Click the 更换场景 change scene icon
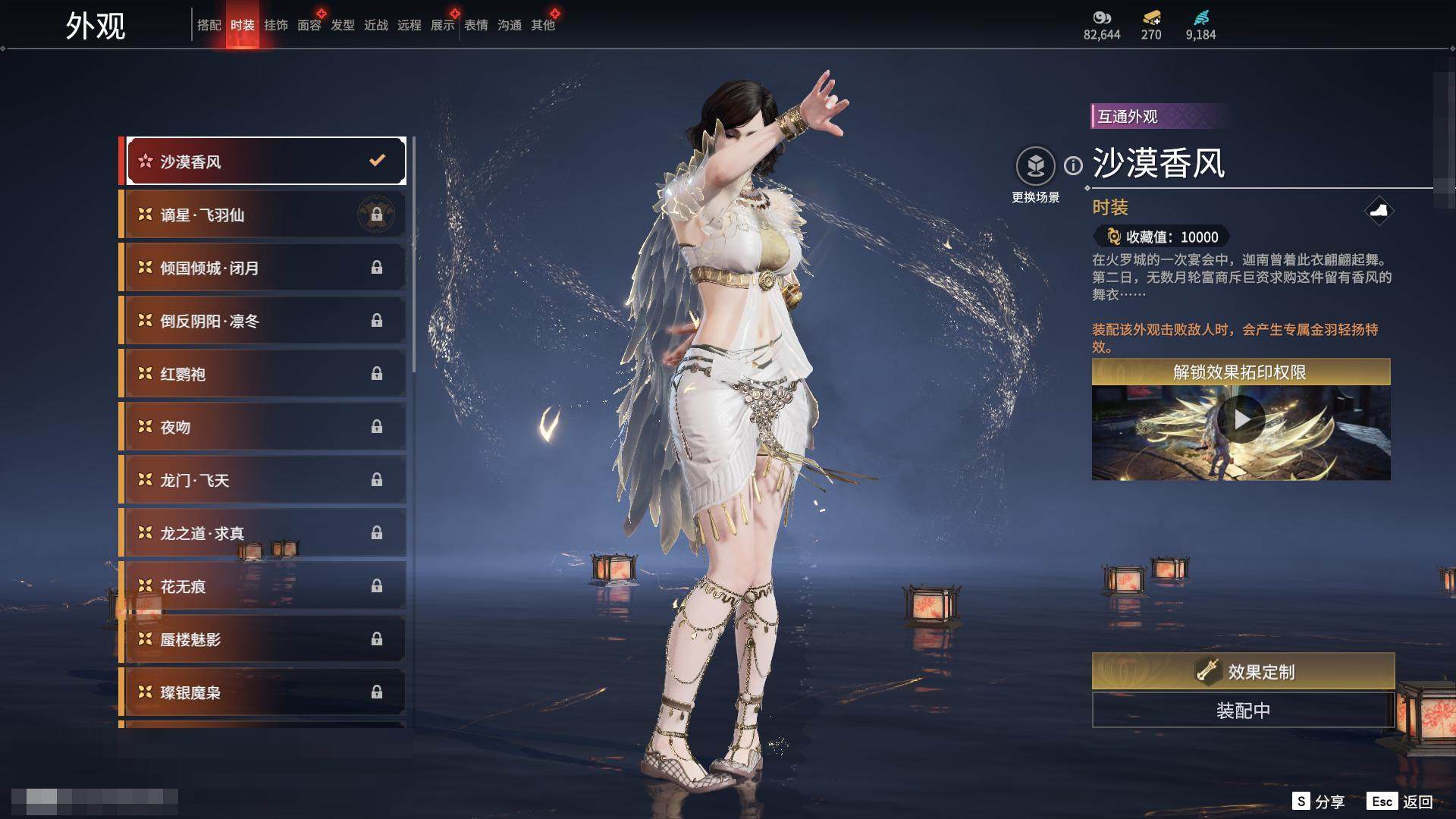Image resolution: width=1456 pixels, height=819 pixels. (1035, 166)
